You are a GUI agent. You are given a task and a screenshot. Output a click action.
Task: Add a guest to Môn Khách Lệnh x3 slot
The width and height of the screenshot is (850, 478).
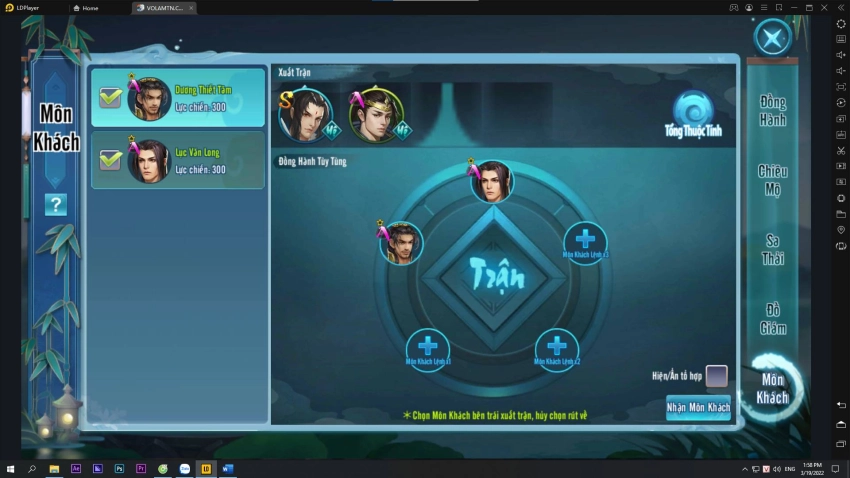tap(585, 240)
